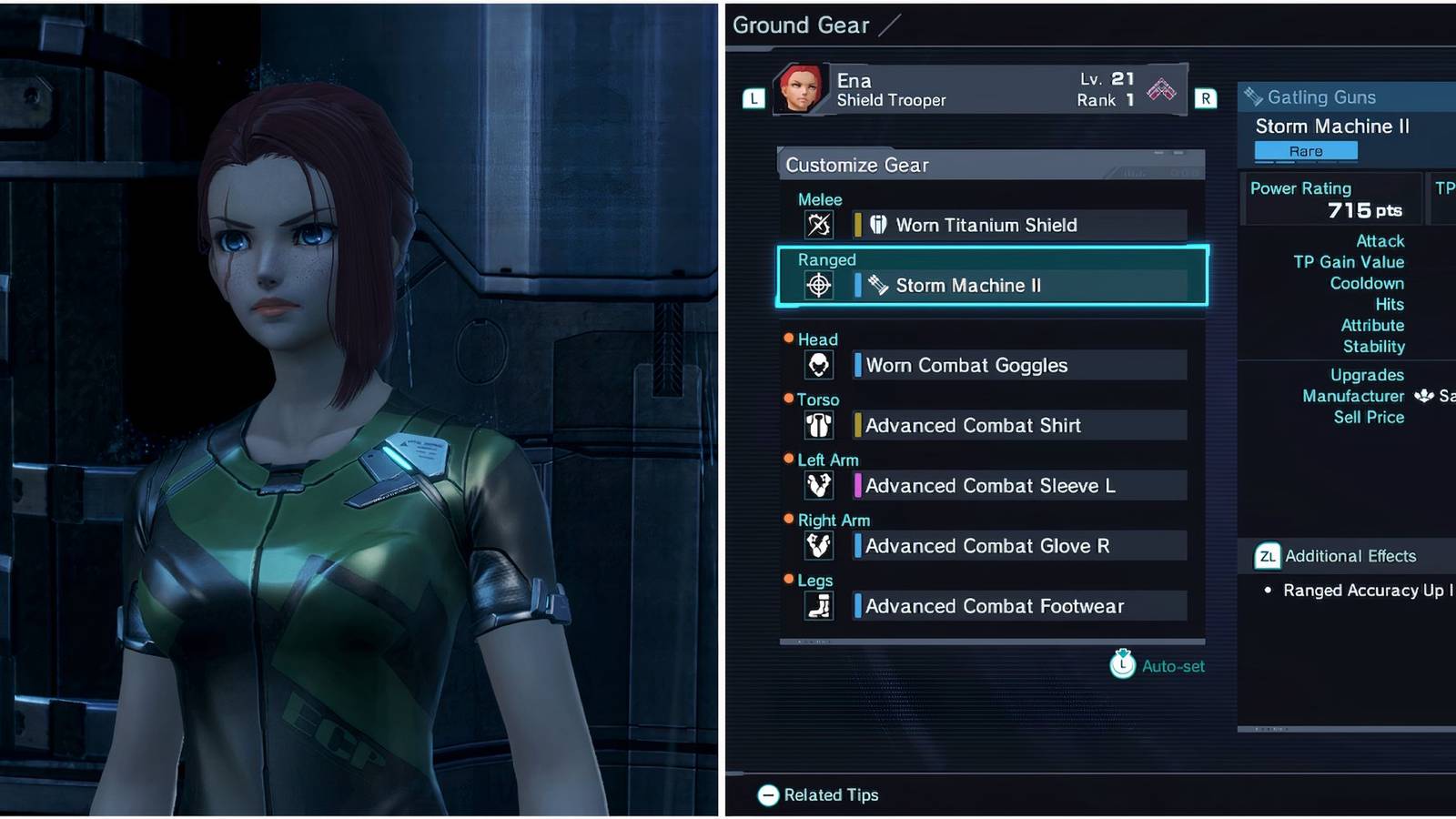The image size is (1456, 819).
Task: Click the L arrow for previous character
Action: coord(753,99)
